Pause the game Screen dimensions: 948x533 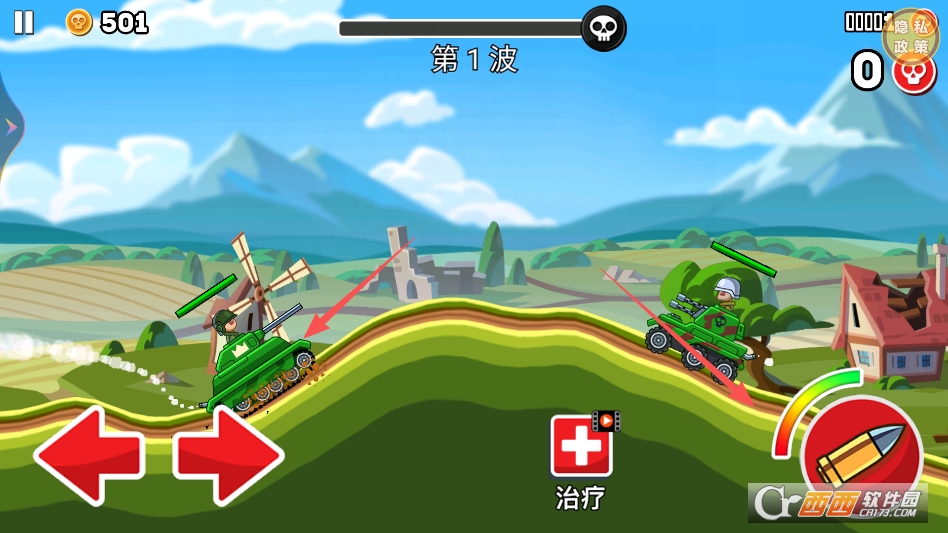click(x=24, y=22)
